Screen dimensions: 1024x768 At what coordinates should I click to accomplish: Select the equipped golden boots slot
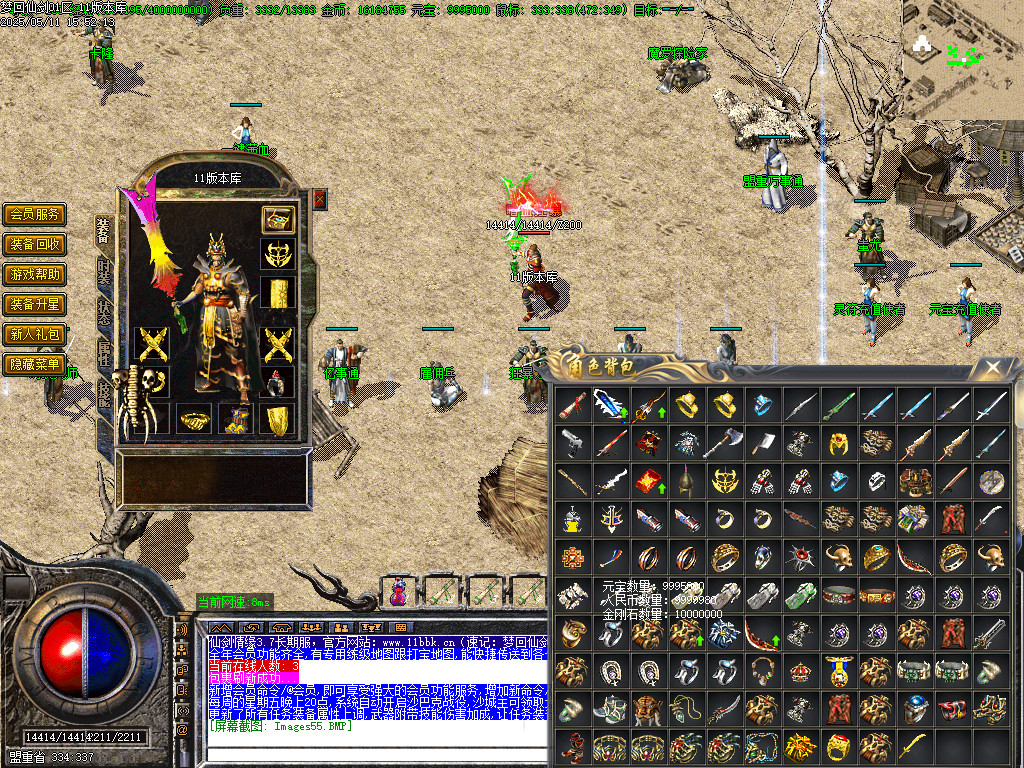pyautogui.click(x=277, y=419)
